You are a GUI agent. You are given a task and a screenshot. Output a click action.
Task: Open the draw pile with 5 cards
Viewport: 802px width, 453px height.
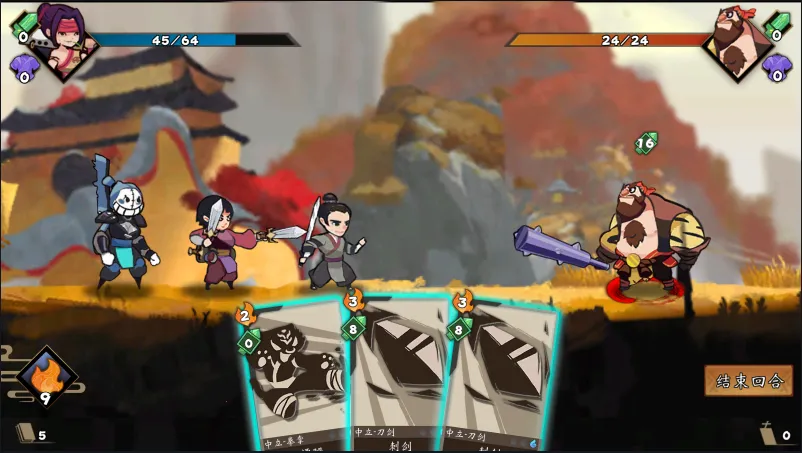28,433
